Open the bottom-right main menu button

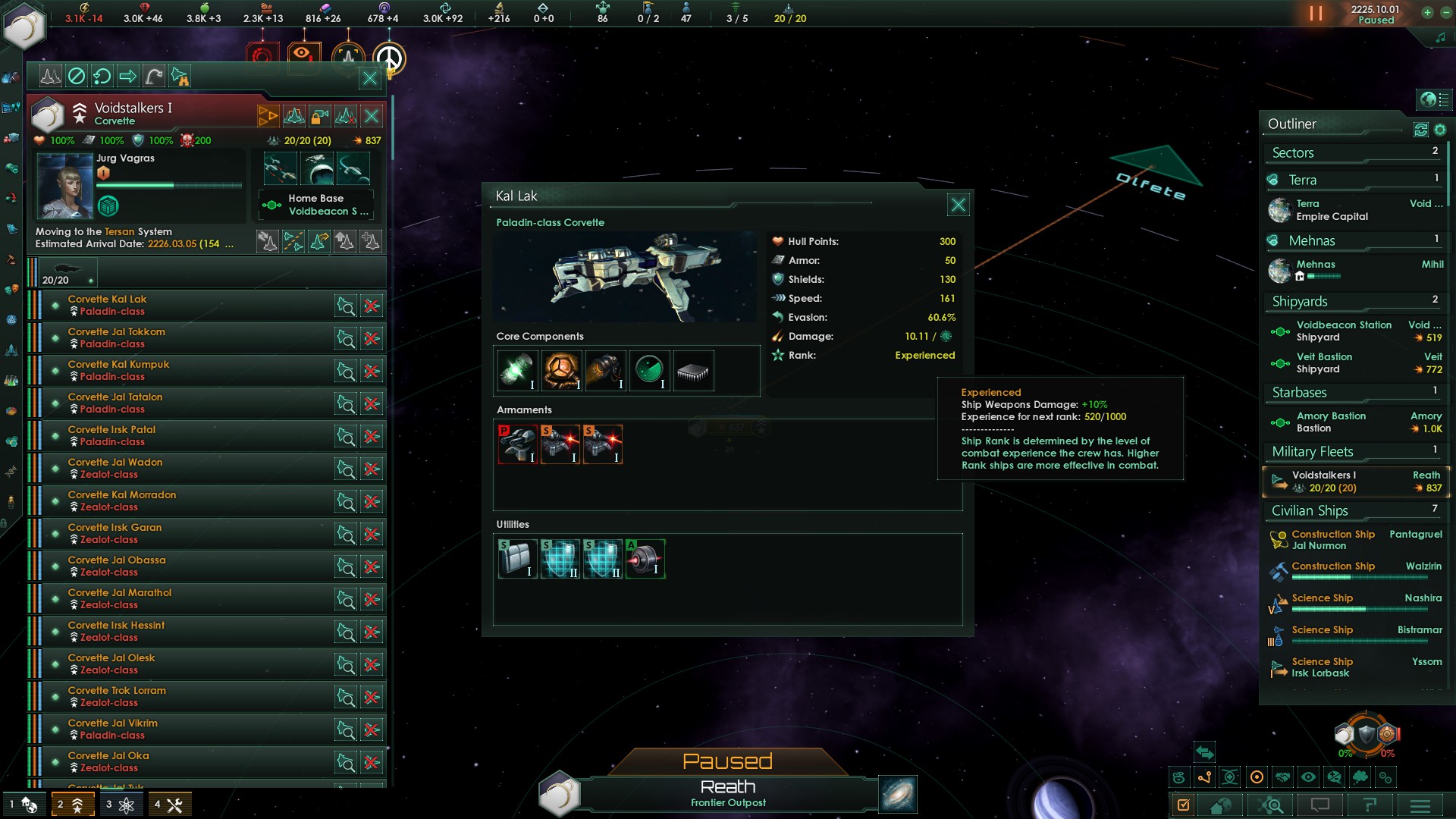coord(1420,805)
